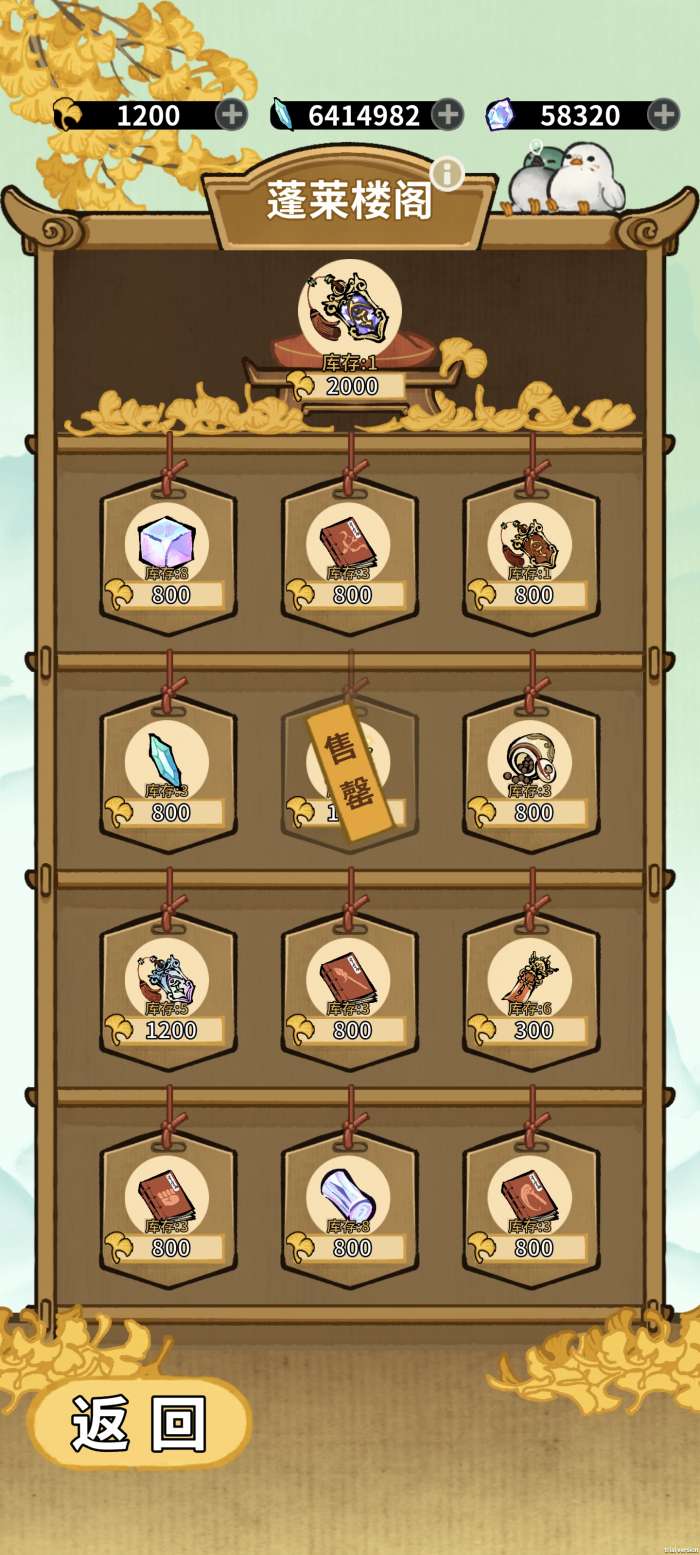
Task: Add more blue crystal shard currency
Action: tap(447, 115)
